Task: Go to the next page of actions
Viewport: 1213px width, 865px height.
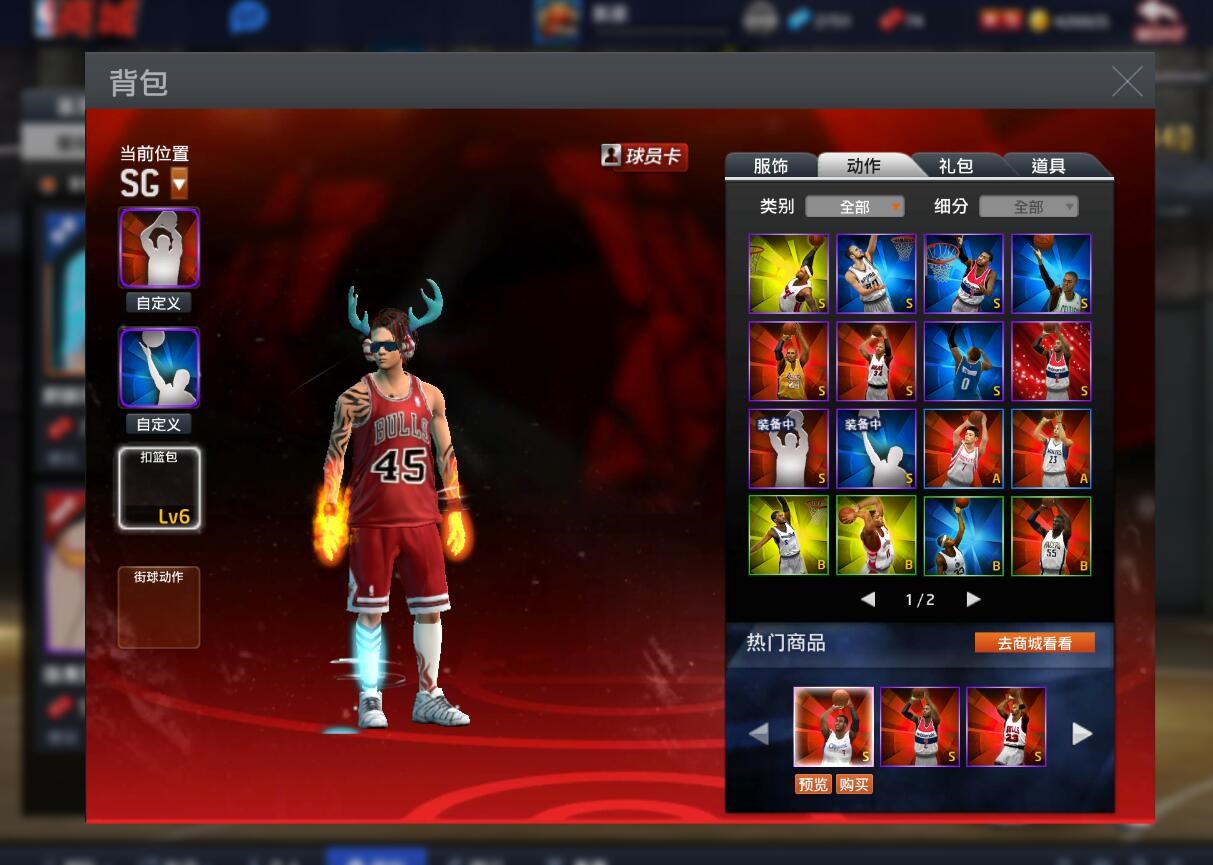Action: pyautogui.click(x=973, y=599)
